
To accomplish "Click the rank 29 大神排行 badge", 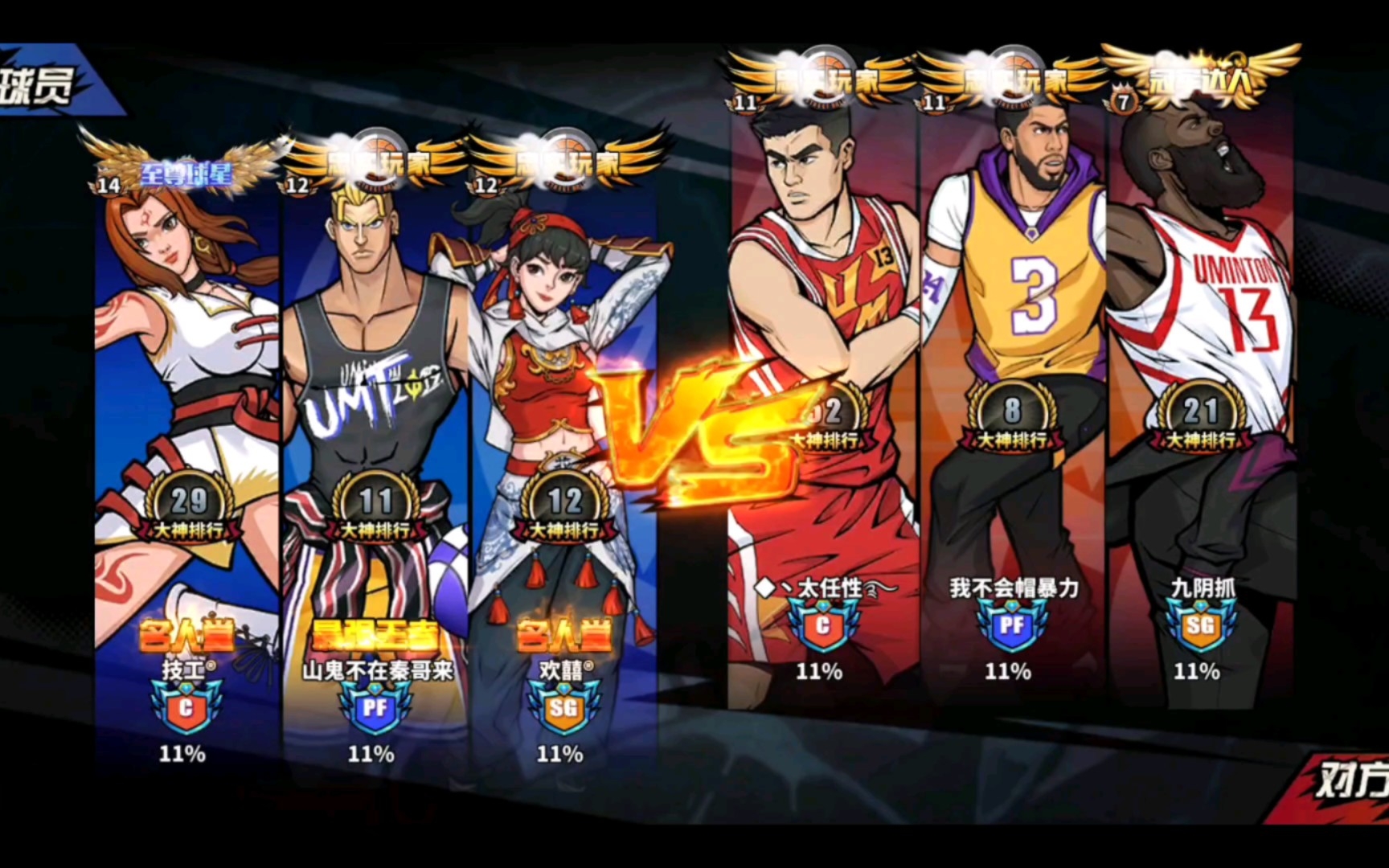I will (189, 508).
